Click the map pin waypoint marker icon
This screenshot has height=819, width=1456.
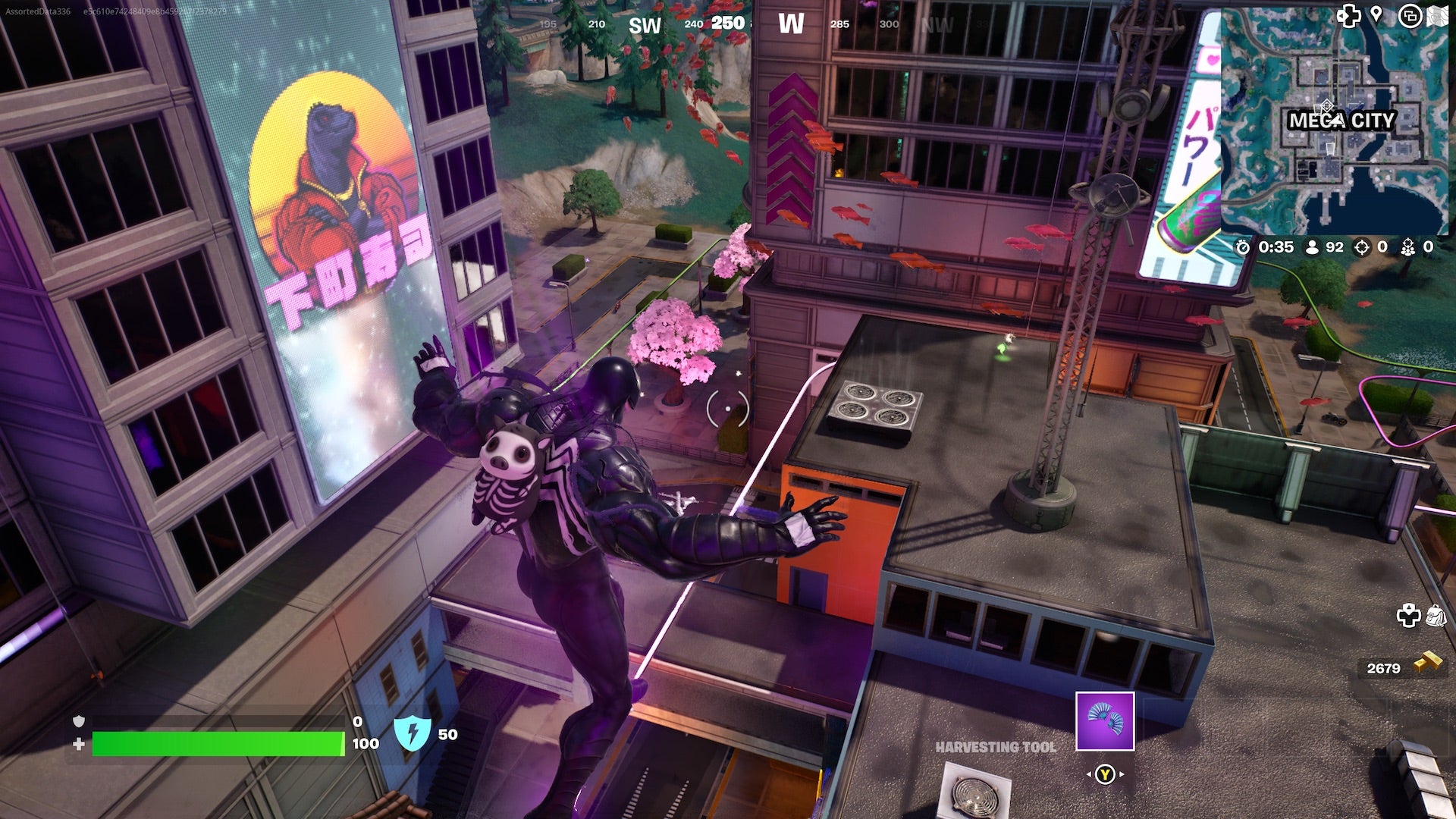1376,15
